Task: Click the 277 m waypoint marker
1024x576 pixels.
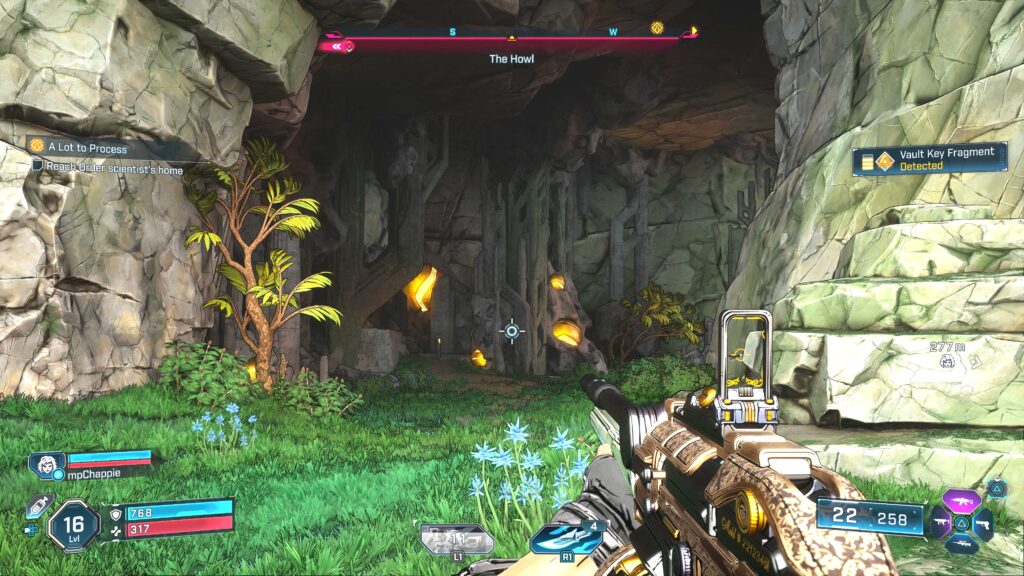Action: (x=947, y=360)
